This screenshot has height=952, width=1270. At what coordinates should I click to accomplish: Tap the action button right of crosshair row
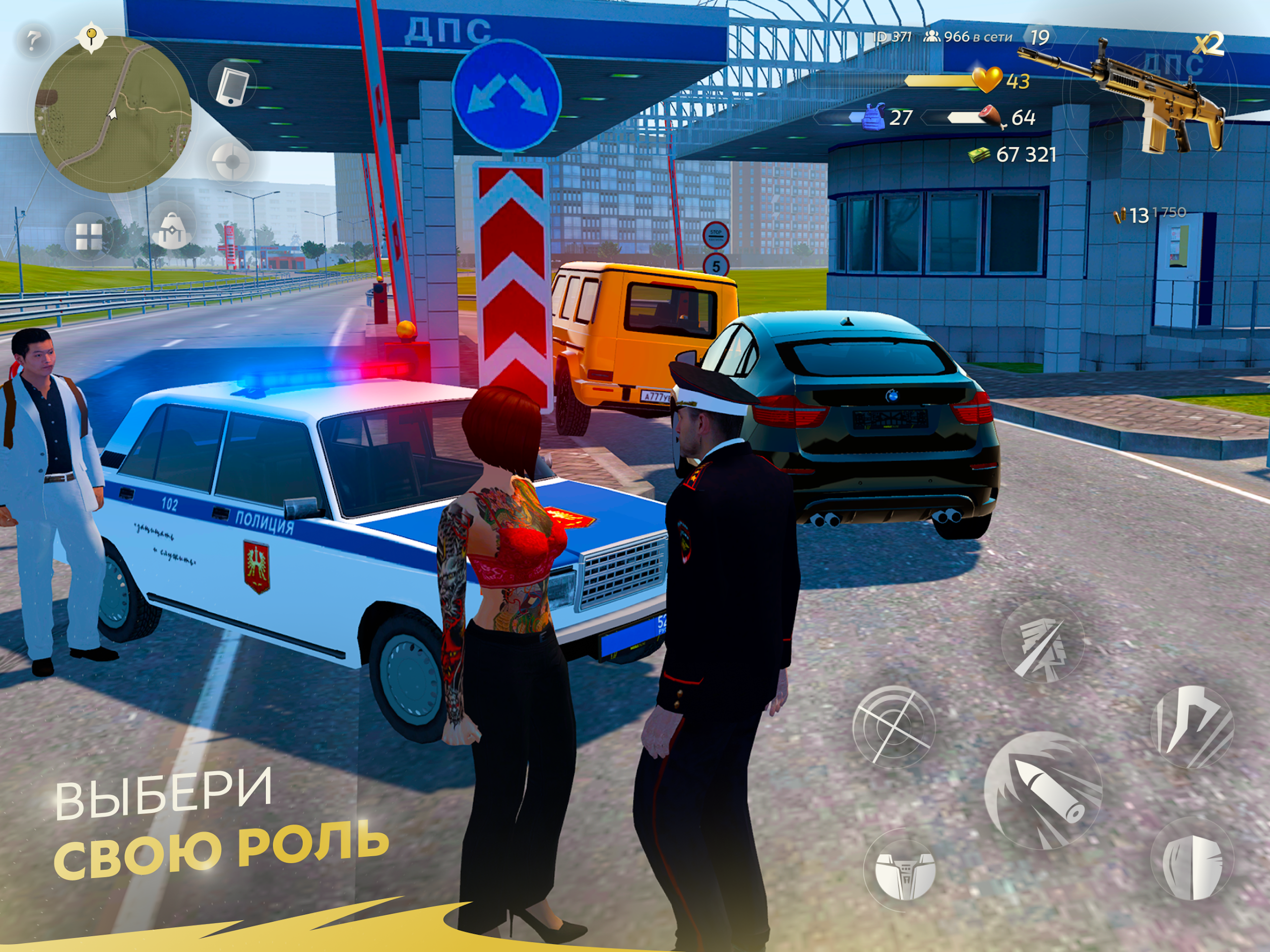point(1192,726)
